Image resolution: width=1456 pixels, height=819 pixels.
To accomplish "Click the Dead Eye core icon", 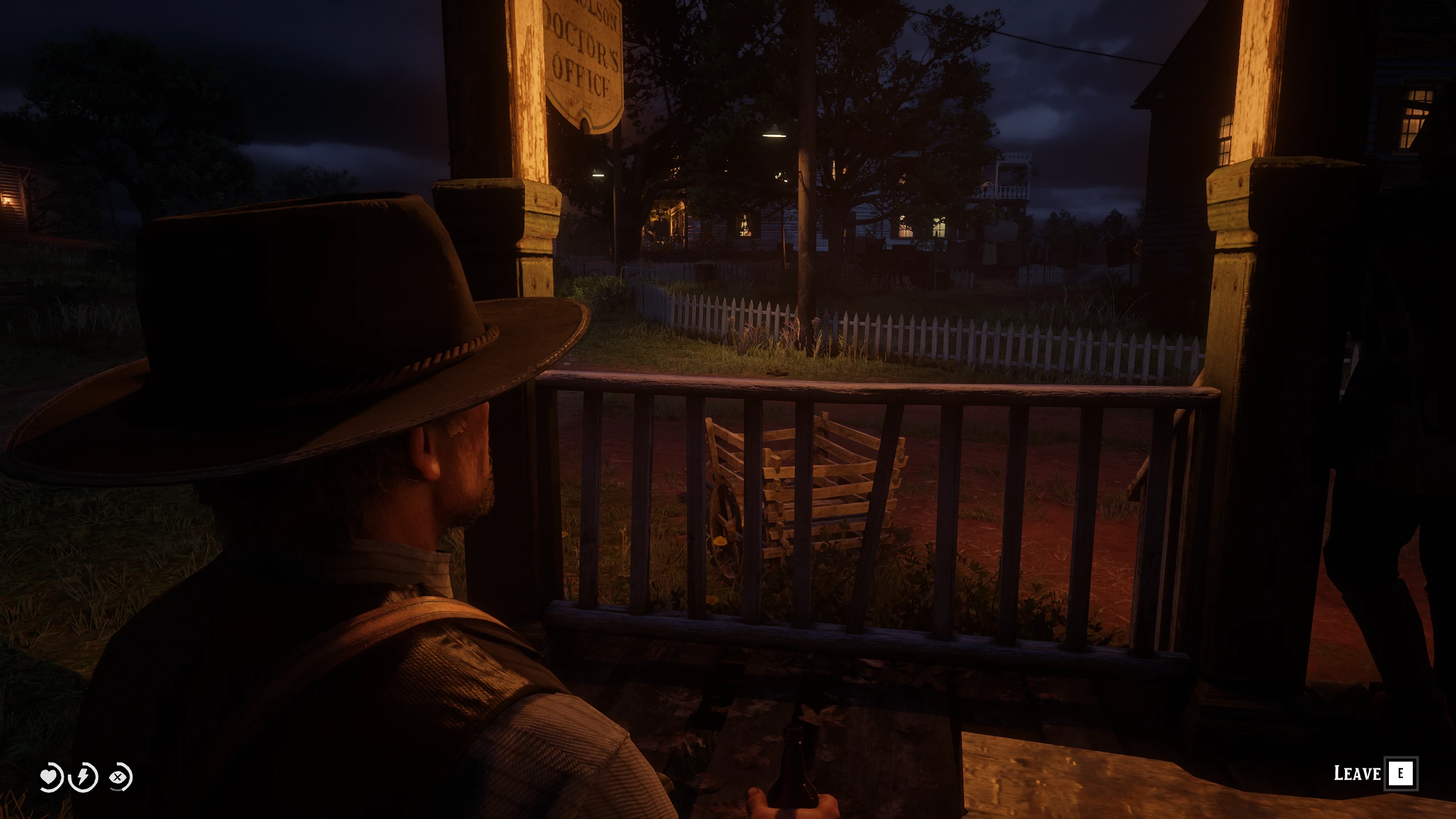I will pyautogui.click(x=119, y=777).
